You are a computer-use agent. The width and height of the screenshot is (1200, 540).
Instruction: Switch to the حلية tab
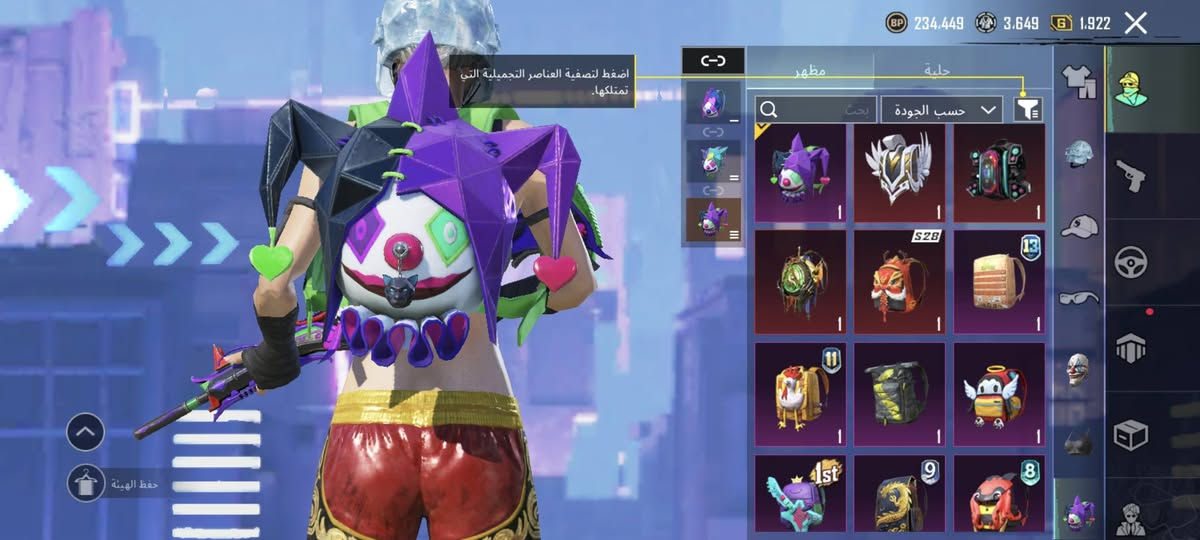936,70
